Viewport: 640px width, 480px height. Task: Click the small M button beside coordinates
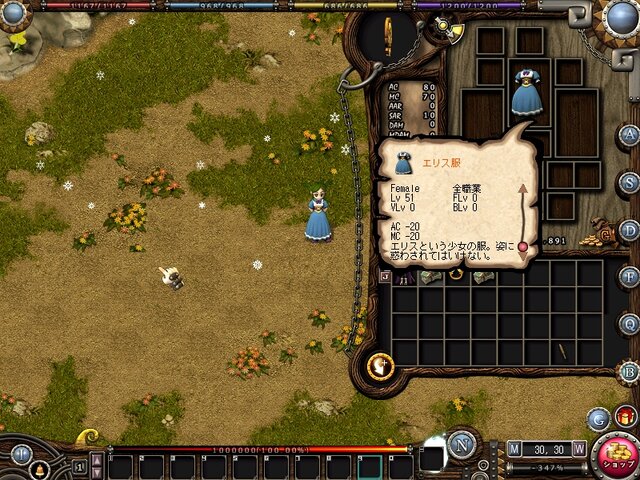coord(514,449)
